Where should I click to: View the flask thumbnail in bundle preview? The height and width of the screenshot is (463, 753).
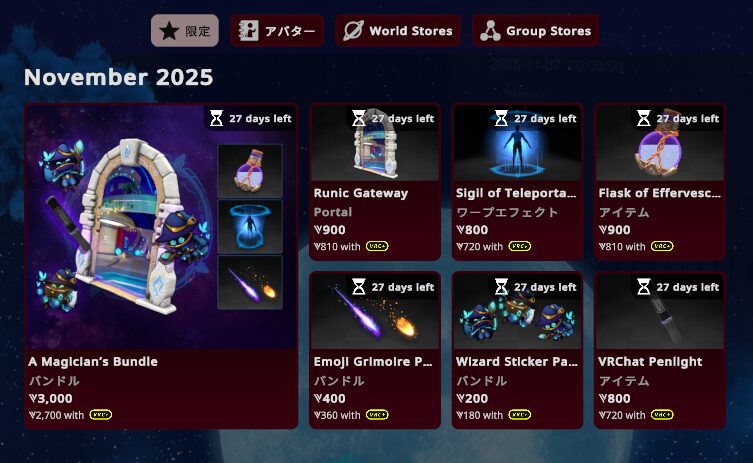pyautogui.click(x=250, y=170)
